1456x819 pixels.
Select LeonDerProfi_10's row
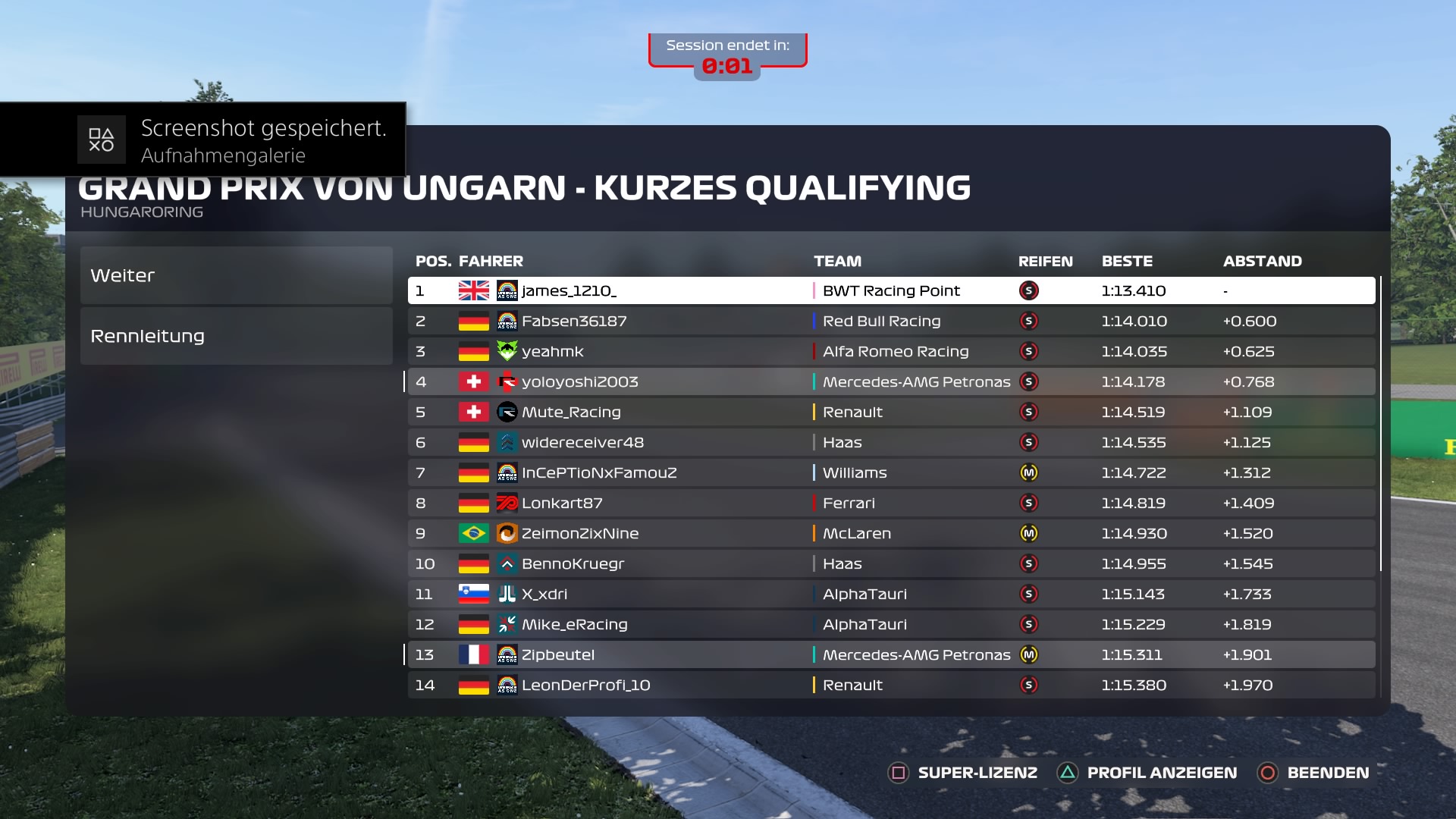click(891, 685)
